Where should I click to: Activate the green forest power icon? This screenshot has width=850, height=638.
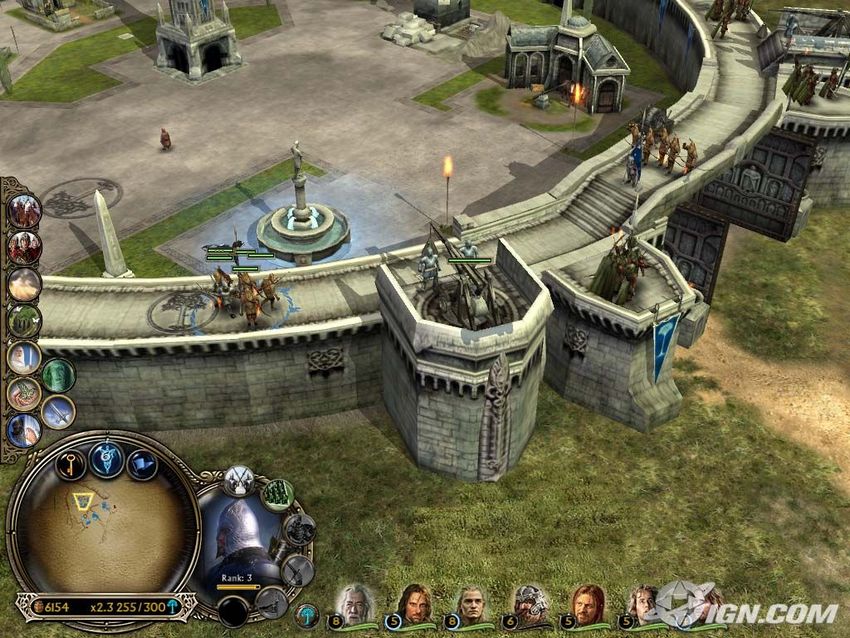point(24,321)
